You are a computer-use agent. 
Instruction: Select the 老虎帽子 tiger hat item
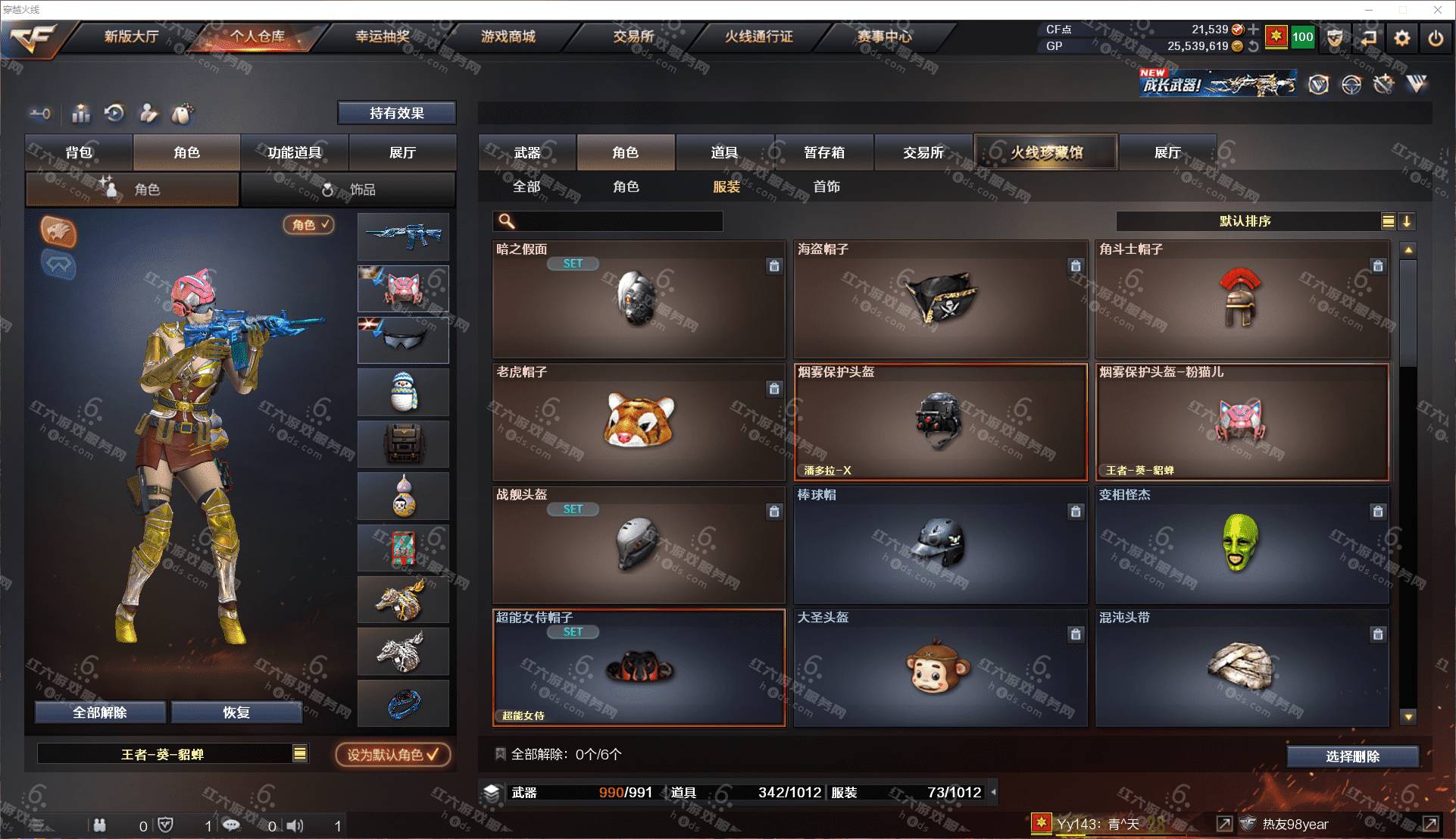coord(639,421)
